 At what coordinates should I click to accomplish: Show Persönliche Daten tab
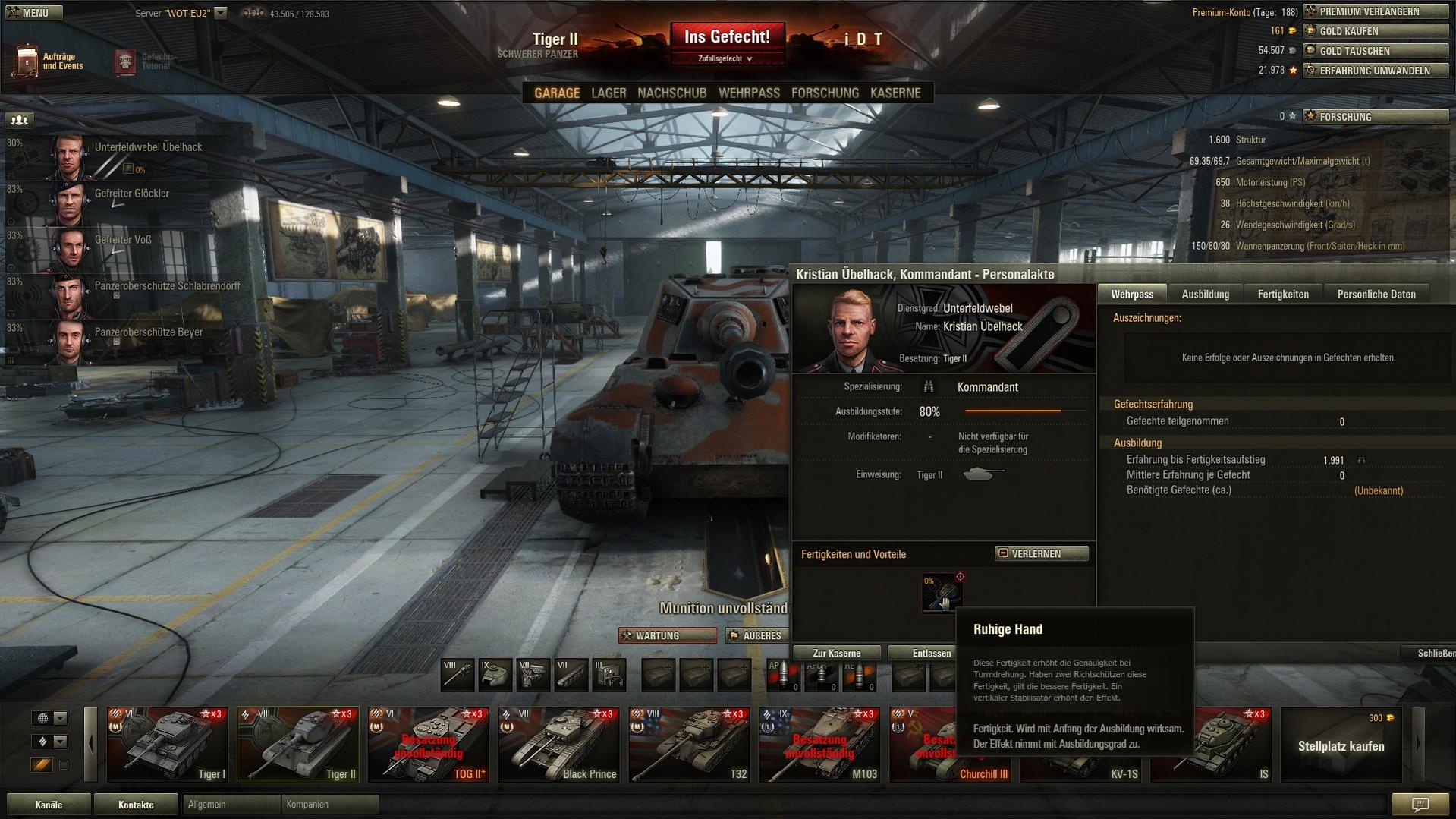[1376, 294]
